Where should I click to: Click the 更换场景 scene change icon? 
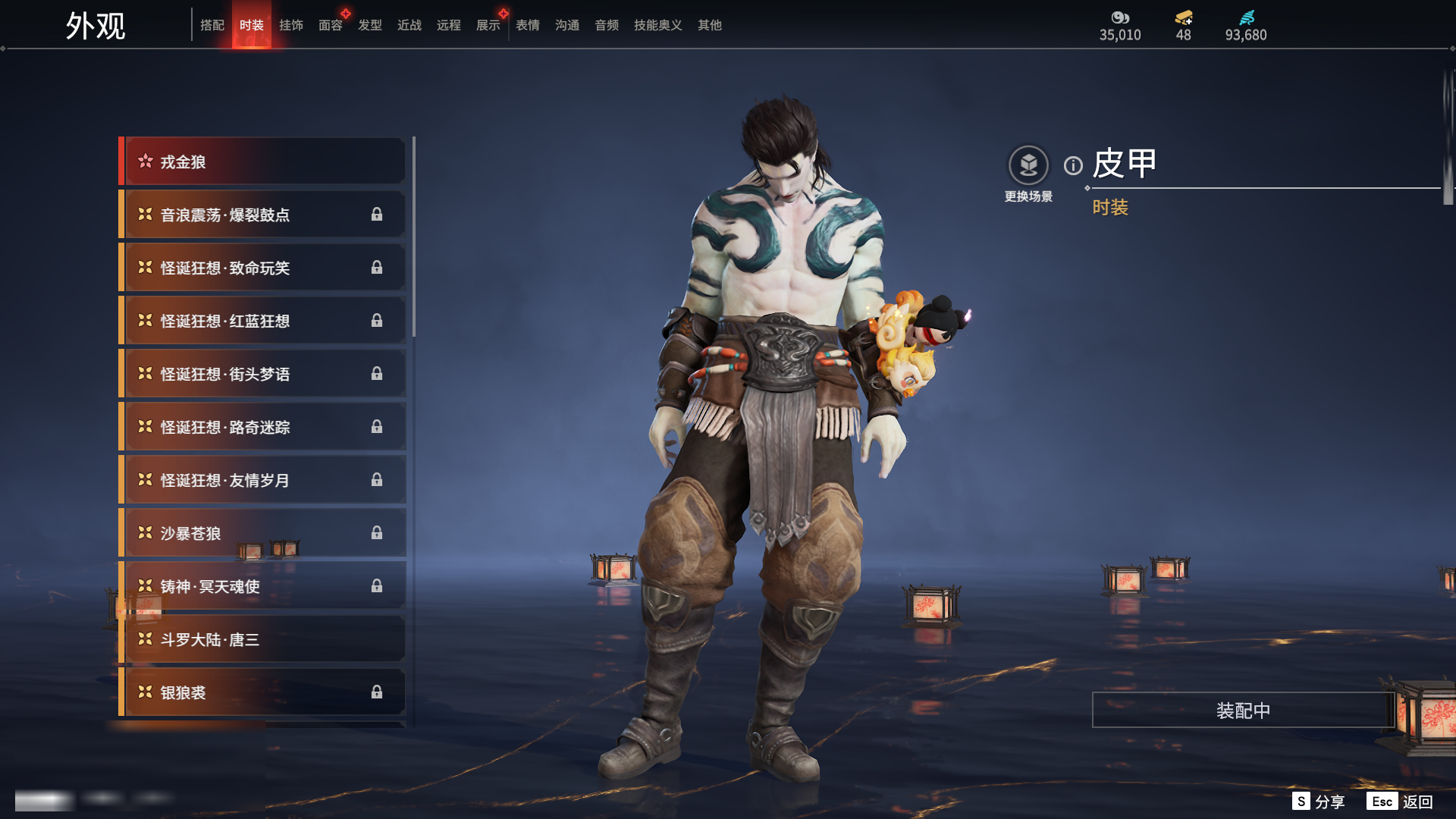click(1028, 165)
